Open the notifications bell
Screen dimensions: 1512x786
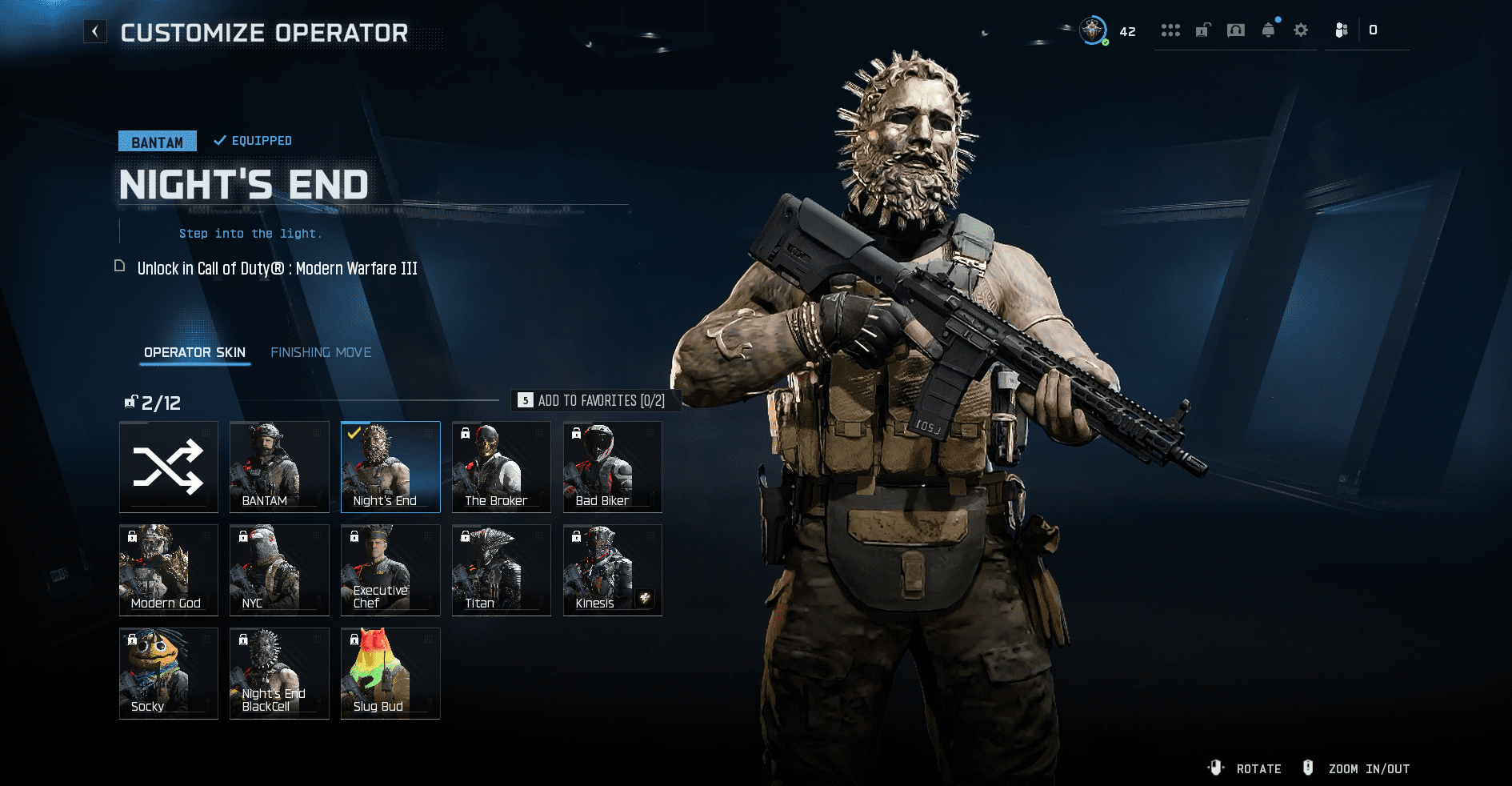(x=1268, y=30)
